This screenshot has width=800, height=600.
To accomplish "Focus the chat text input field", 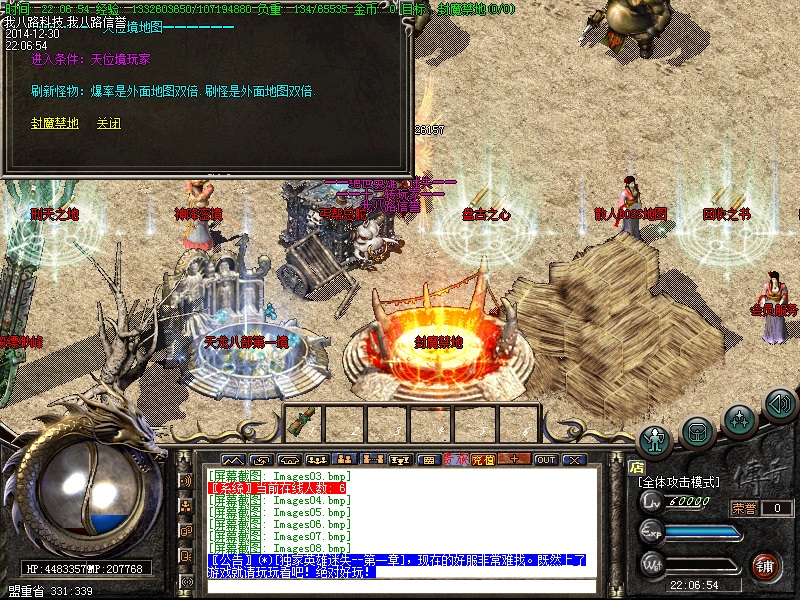I will pos(400,586).
